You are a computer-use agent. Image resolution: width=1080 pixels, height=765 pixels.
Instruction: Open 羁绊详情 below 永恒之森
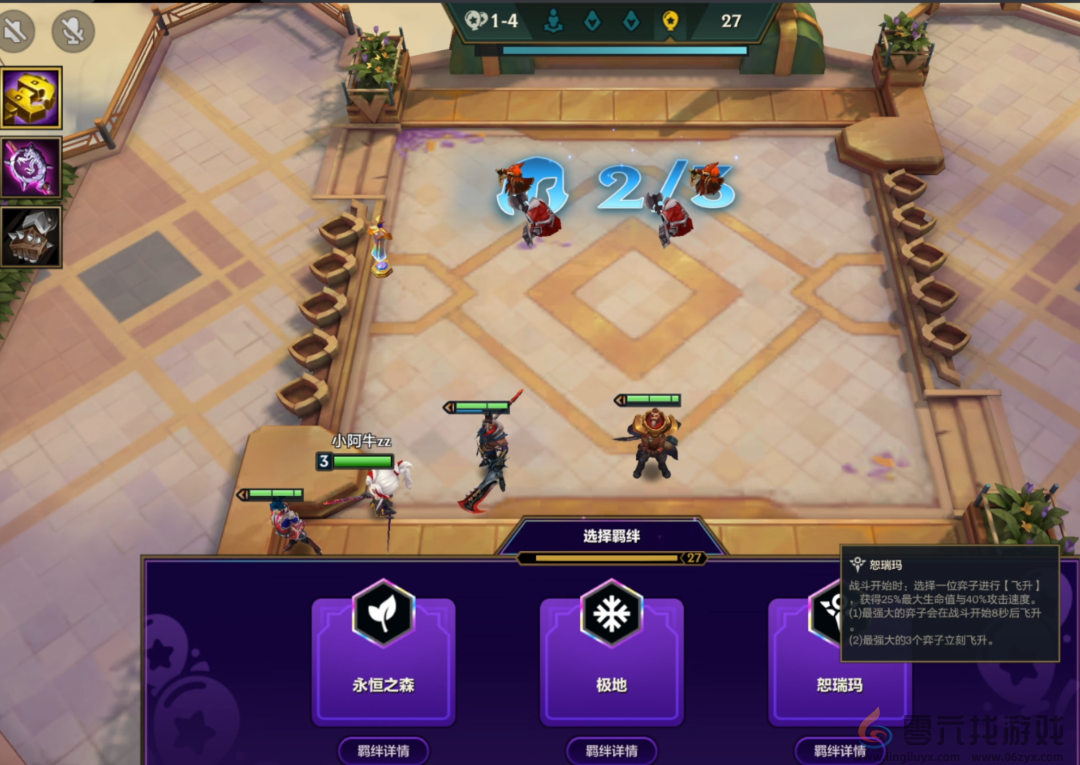(383, 751)
